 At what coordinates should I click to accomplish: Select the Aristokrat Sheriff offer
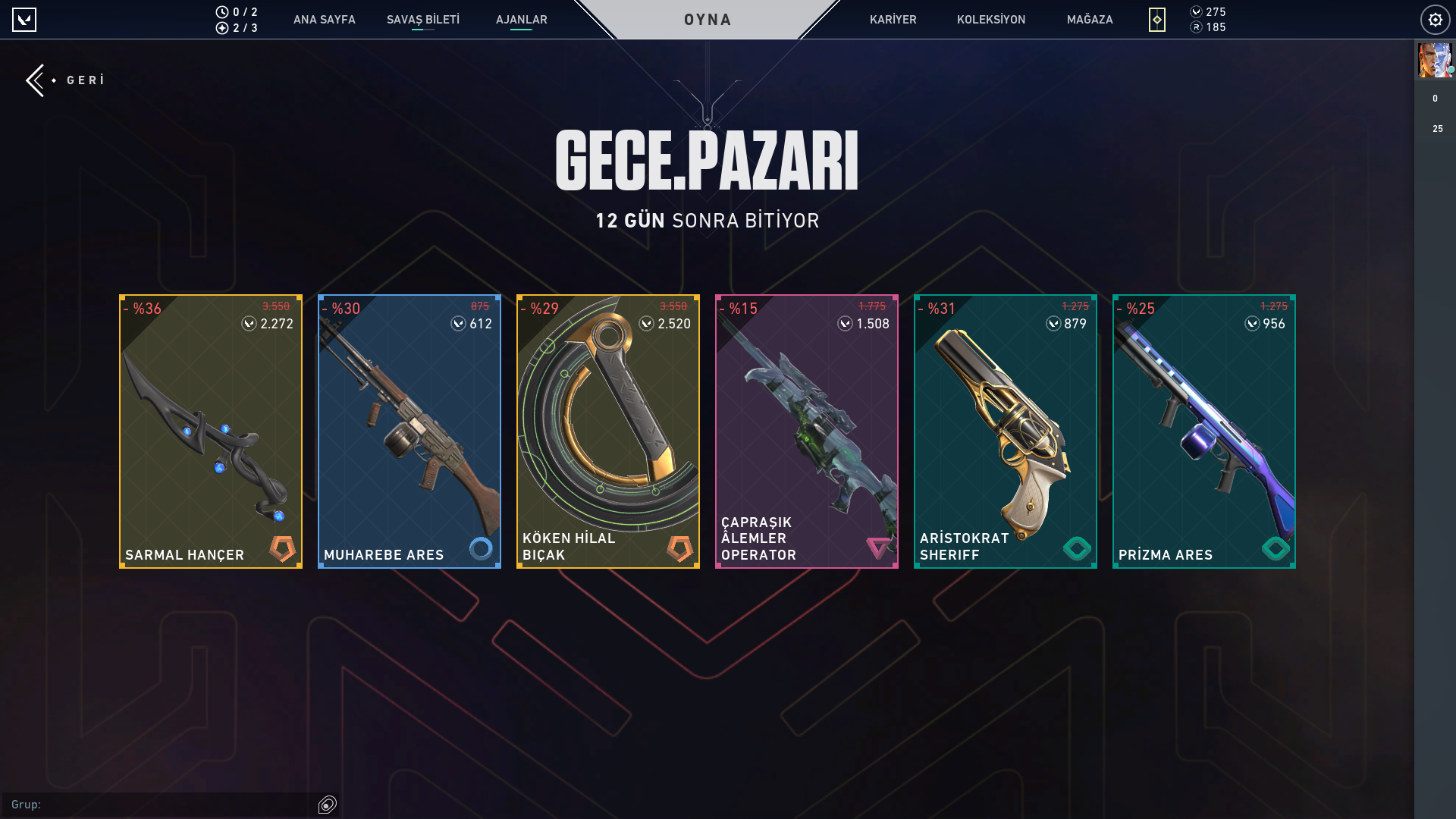[x=1006, y=431]
